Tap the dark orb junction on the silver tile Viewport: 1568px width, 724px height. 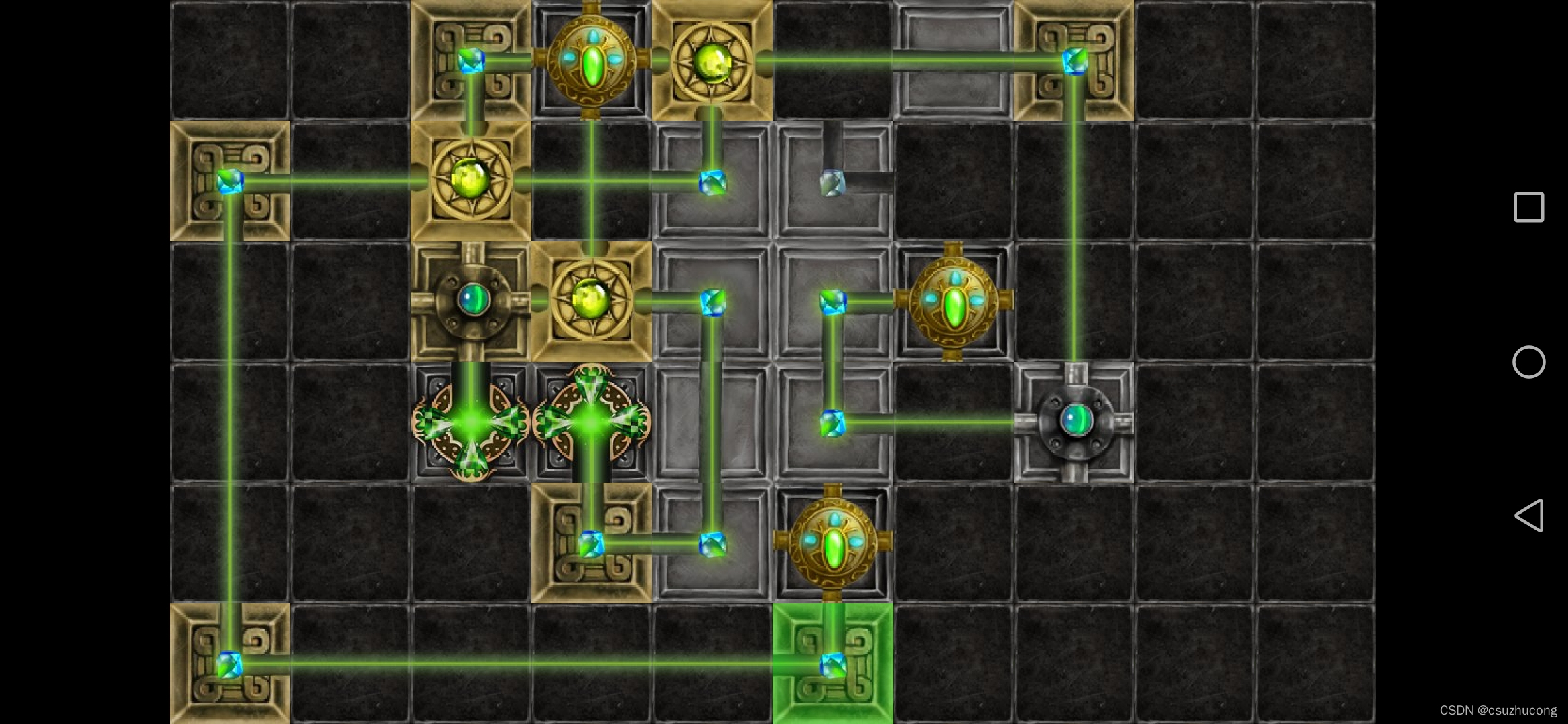click(x=1074, y=422)
